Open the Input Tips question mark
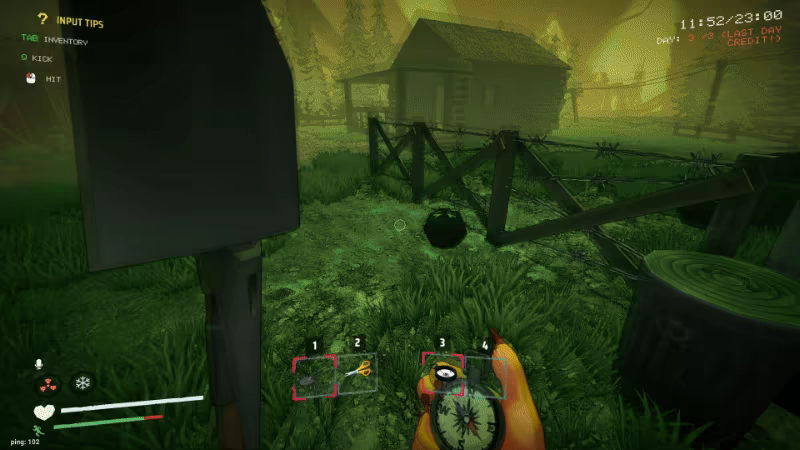800x450 pixels. pyautogui.click(x=43, y=19)
